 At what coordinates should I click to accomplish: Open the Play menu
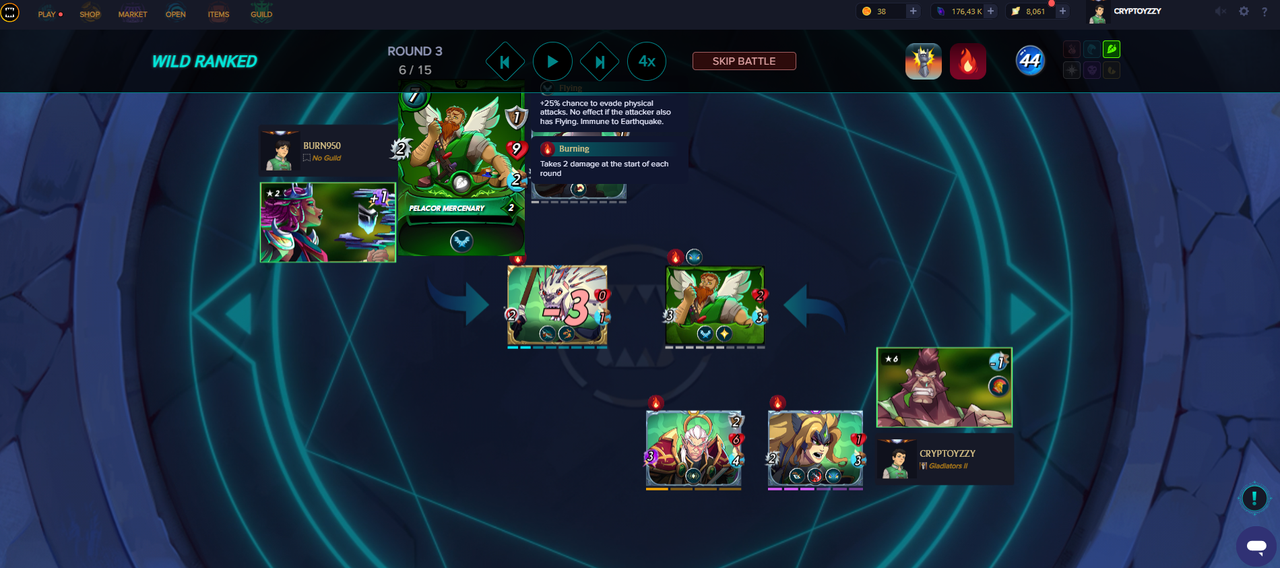[47, 14]
